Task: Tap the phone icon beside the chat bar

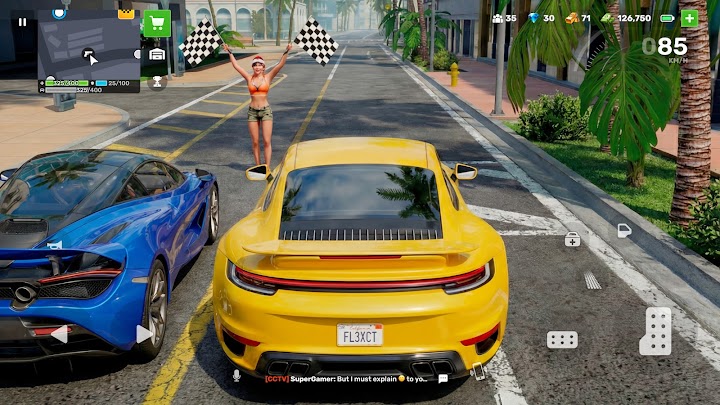Action: click(x=479, y=372)
